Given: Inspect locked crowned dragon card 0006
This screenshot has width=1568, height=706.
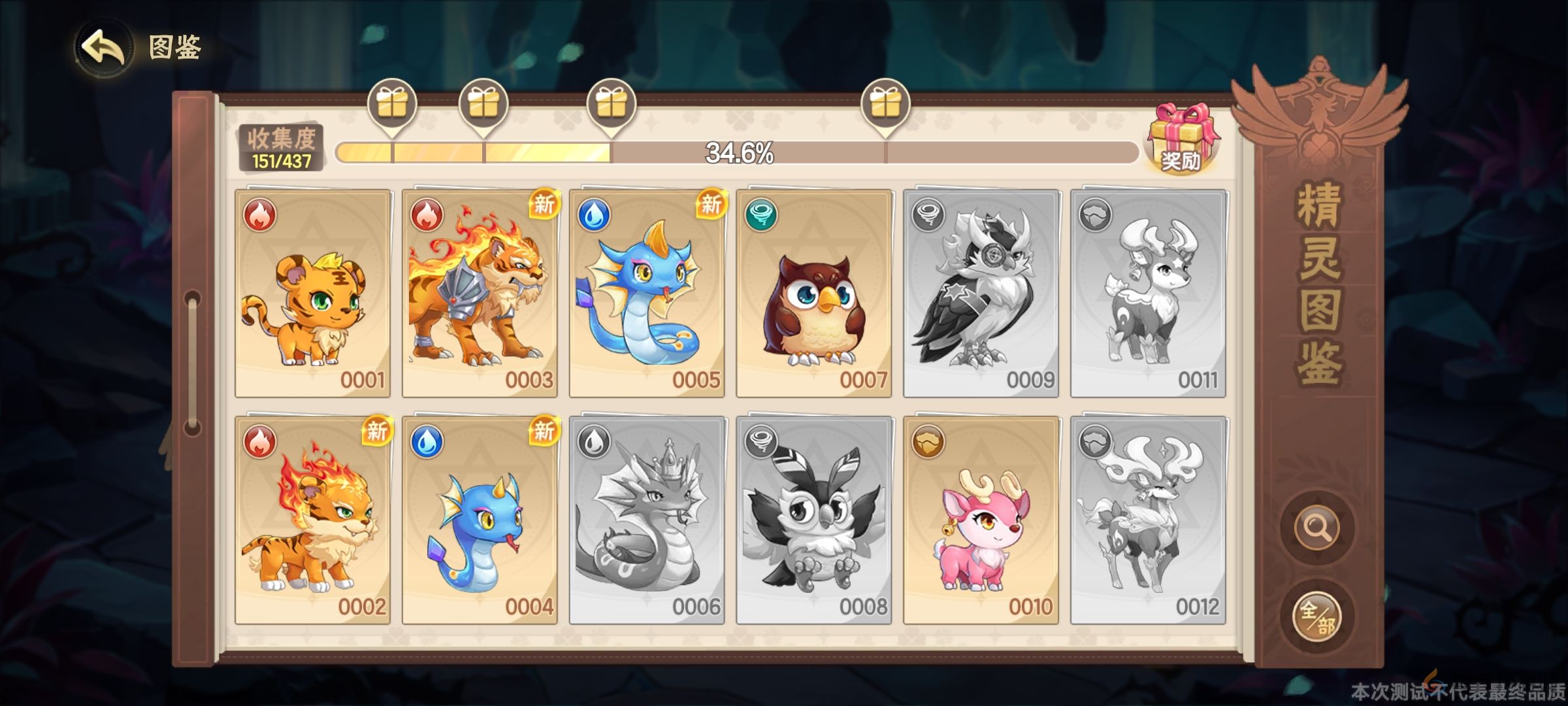Looking at the screenshot, I should coord(647,520).
